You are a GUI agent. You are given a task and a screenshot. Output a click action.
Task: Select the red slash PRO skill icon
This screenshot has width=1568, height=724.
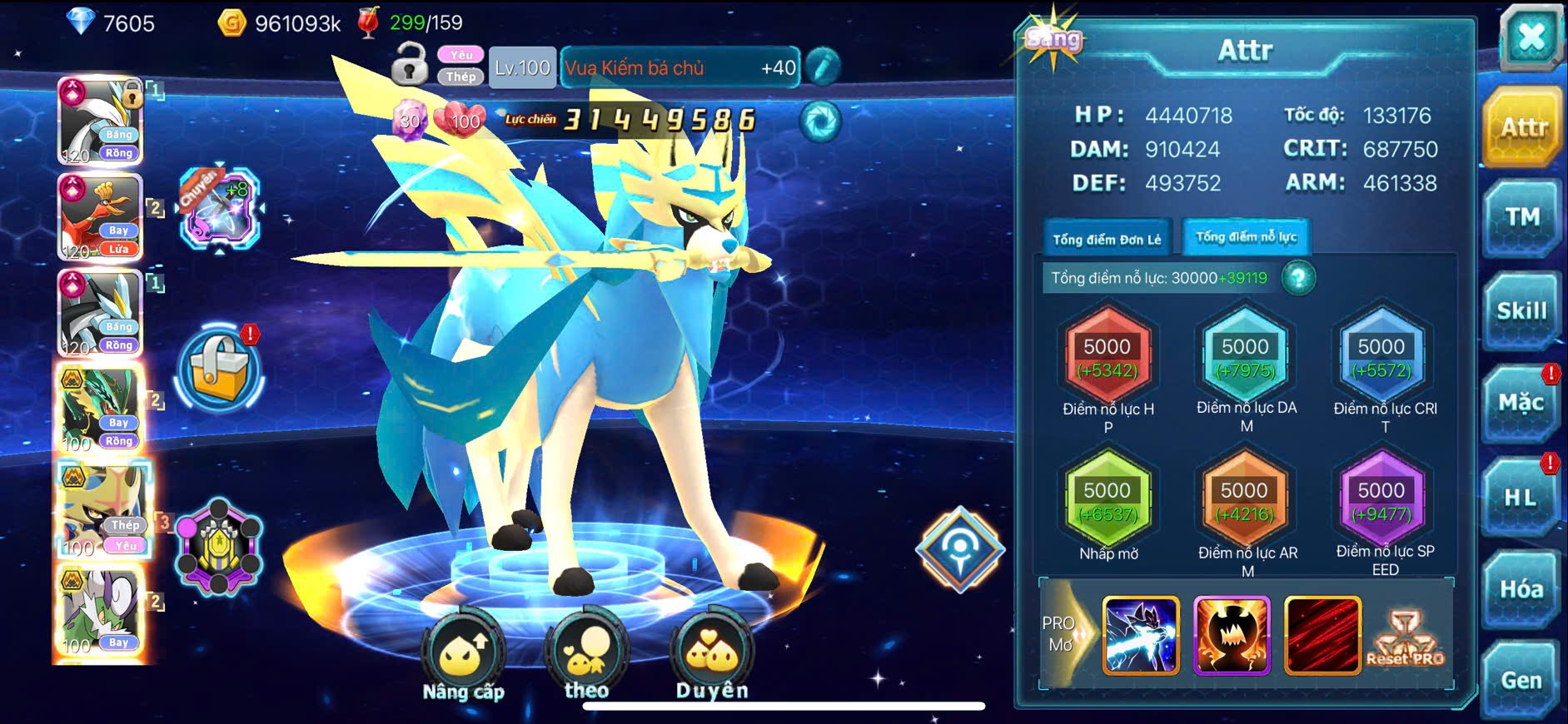point(1322,635)
